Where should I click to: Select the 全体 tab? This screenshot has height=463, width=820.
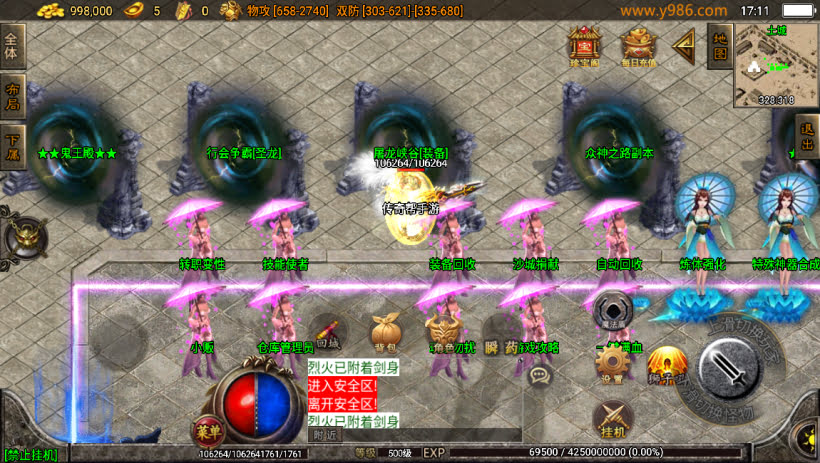point(12,47)
